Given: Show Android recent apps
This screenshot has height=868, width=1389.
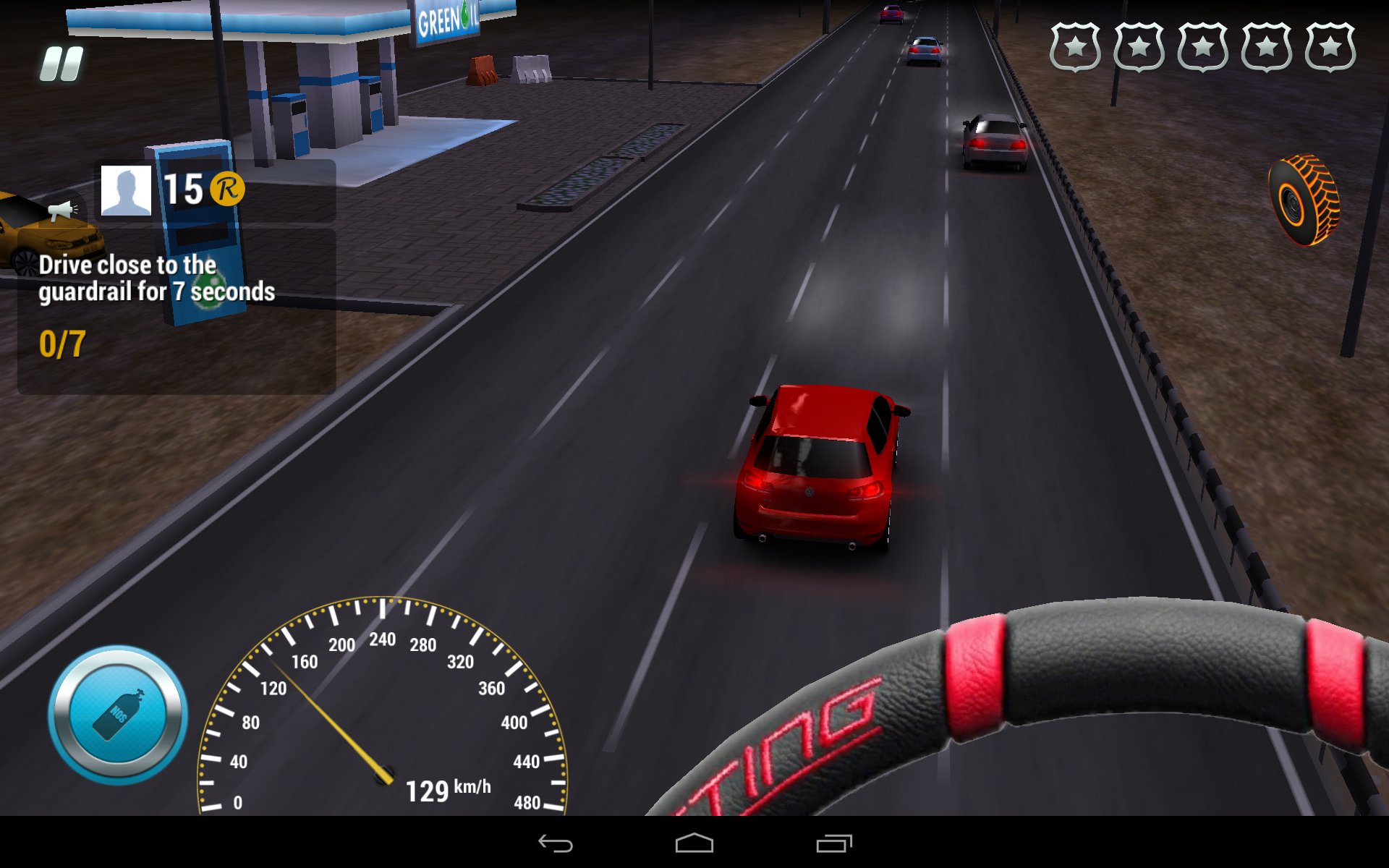Looking at the screenshot, I should (833, 843).
